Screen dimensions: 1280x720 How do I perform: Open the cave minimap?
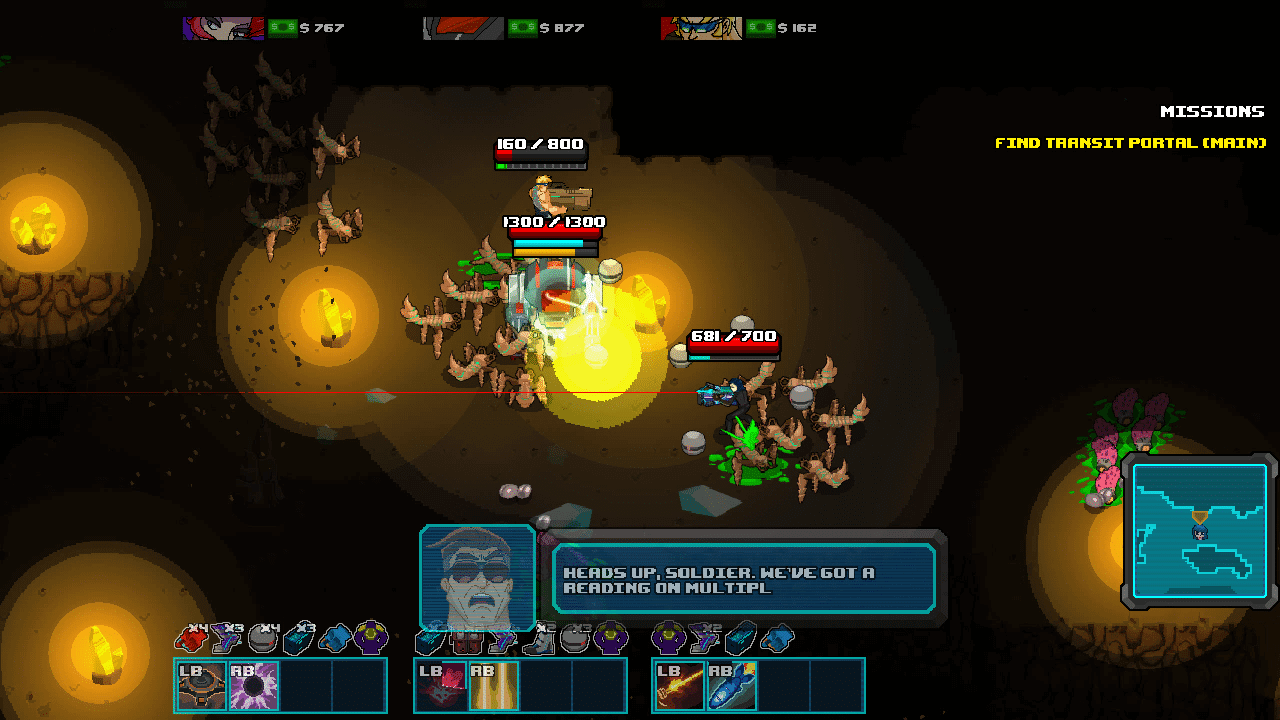(1199, 532)
